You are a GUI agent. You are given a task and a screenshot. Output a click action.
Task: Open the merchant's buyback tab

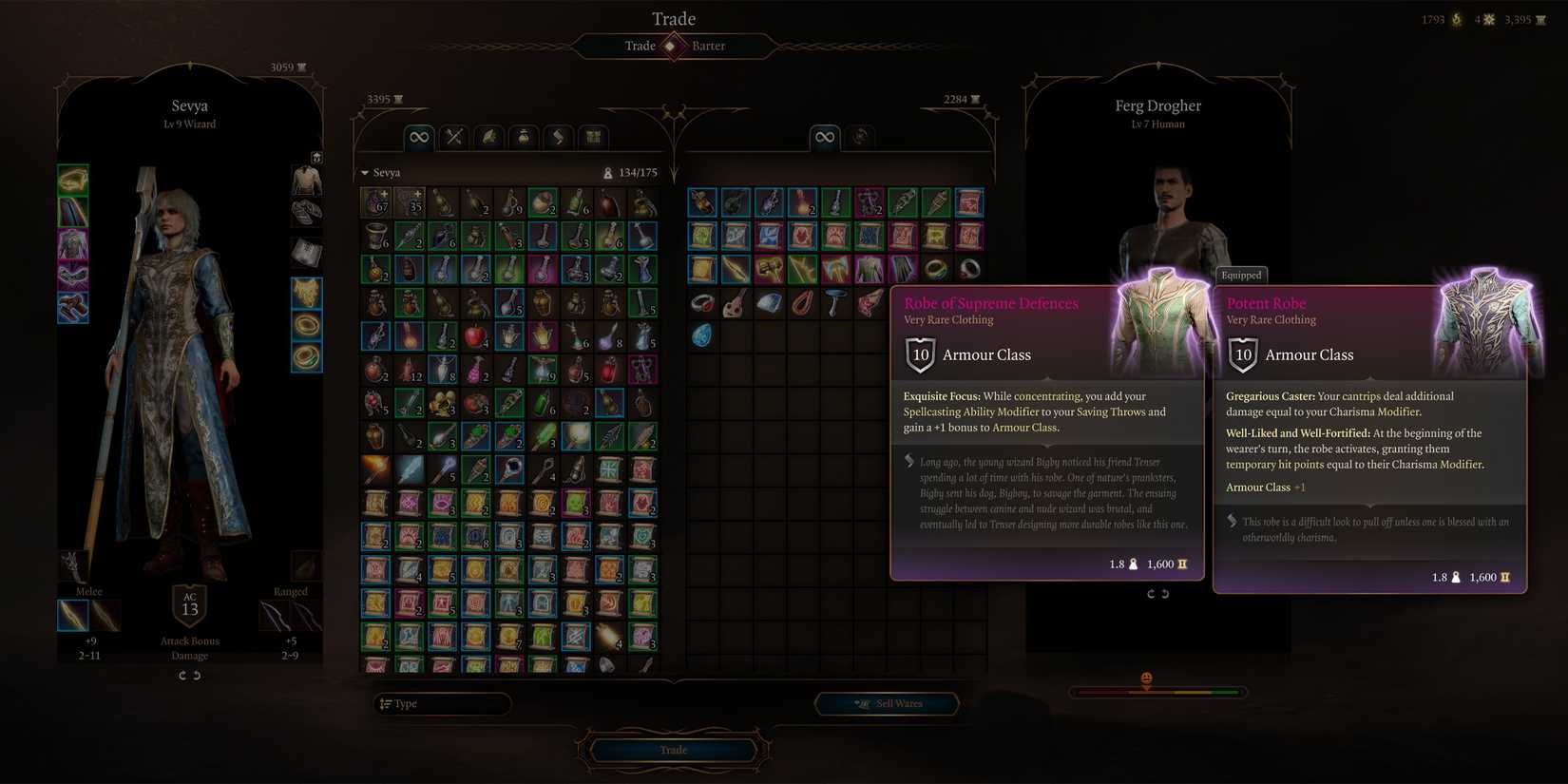(860, 138)
